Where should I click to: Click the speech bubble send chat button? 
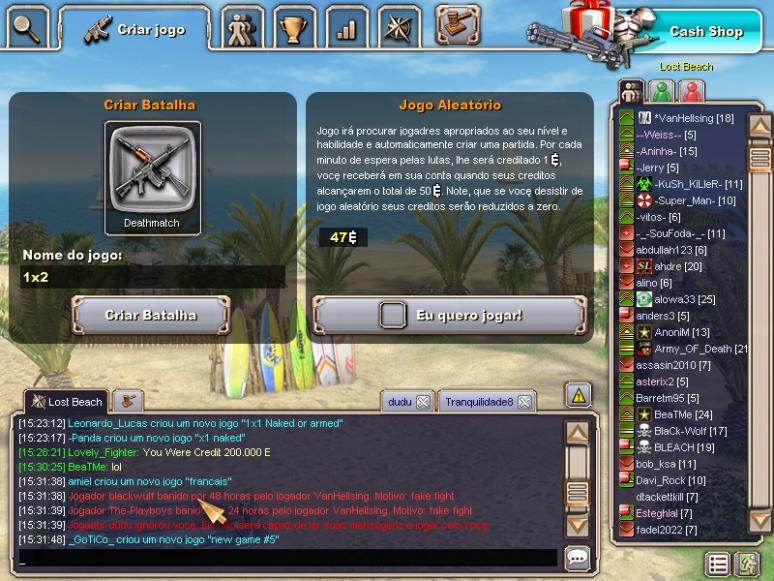pyautogui.click(x=577, y=558)
